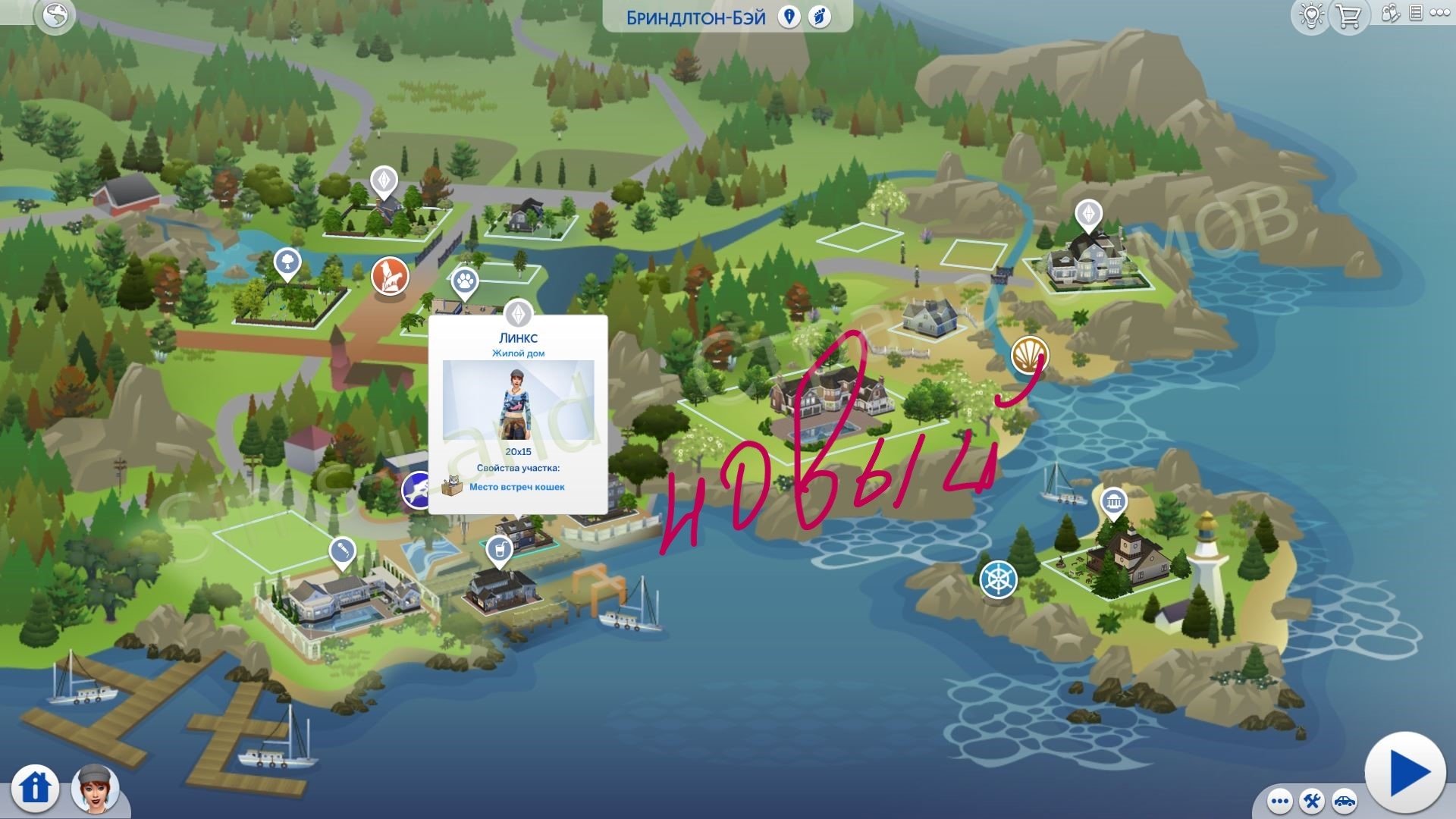
Task: Open the store shopping cart
Action: [x=1348, y=16]
